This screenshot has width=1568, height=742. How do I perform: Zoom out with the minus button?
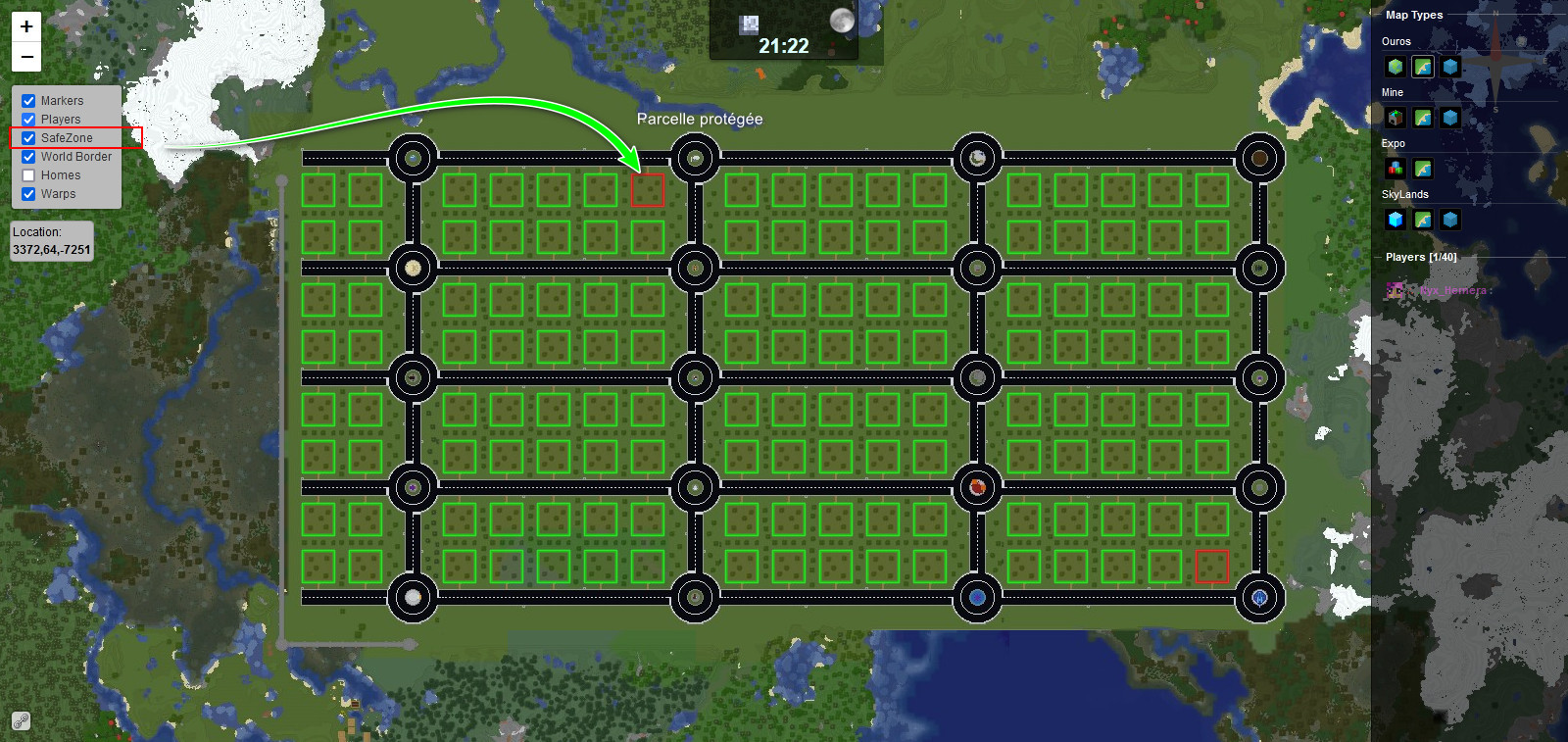[x=26, y=57]
